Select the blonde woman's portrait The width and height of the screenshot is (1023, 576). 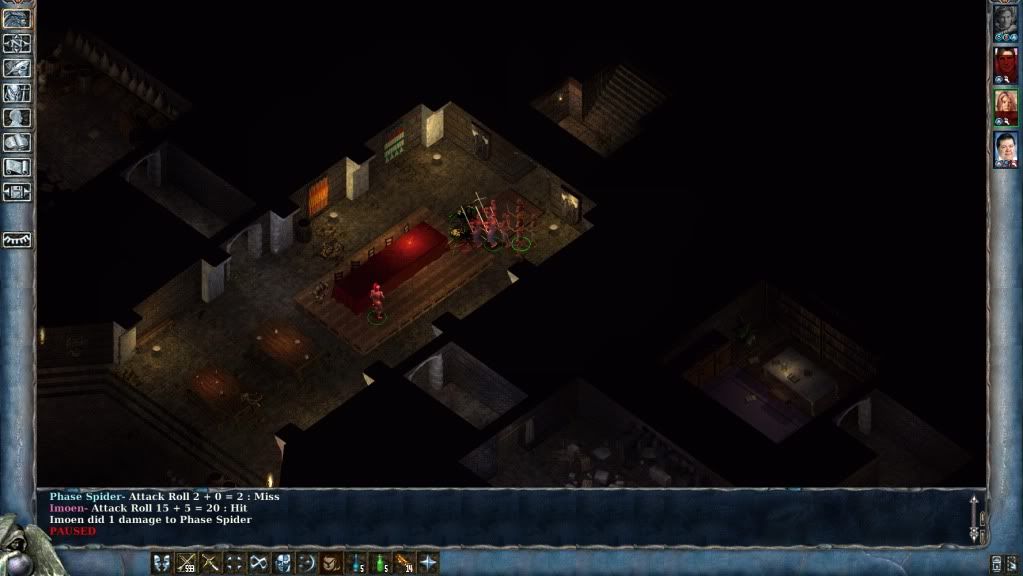tap(1005, 107)
